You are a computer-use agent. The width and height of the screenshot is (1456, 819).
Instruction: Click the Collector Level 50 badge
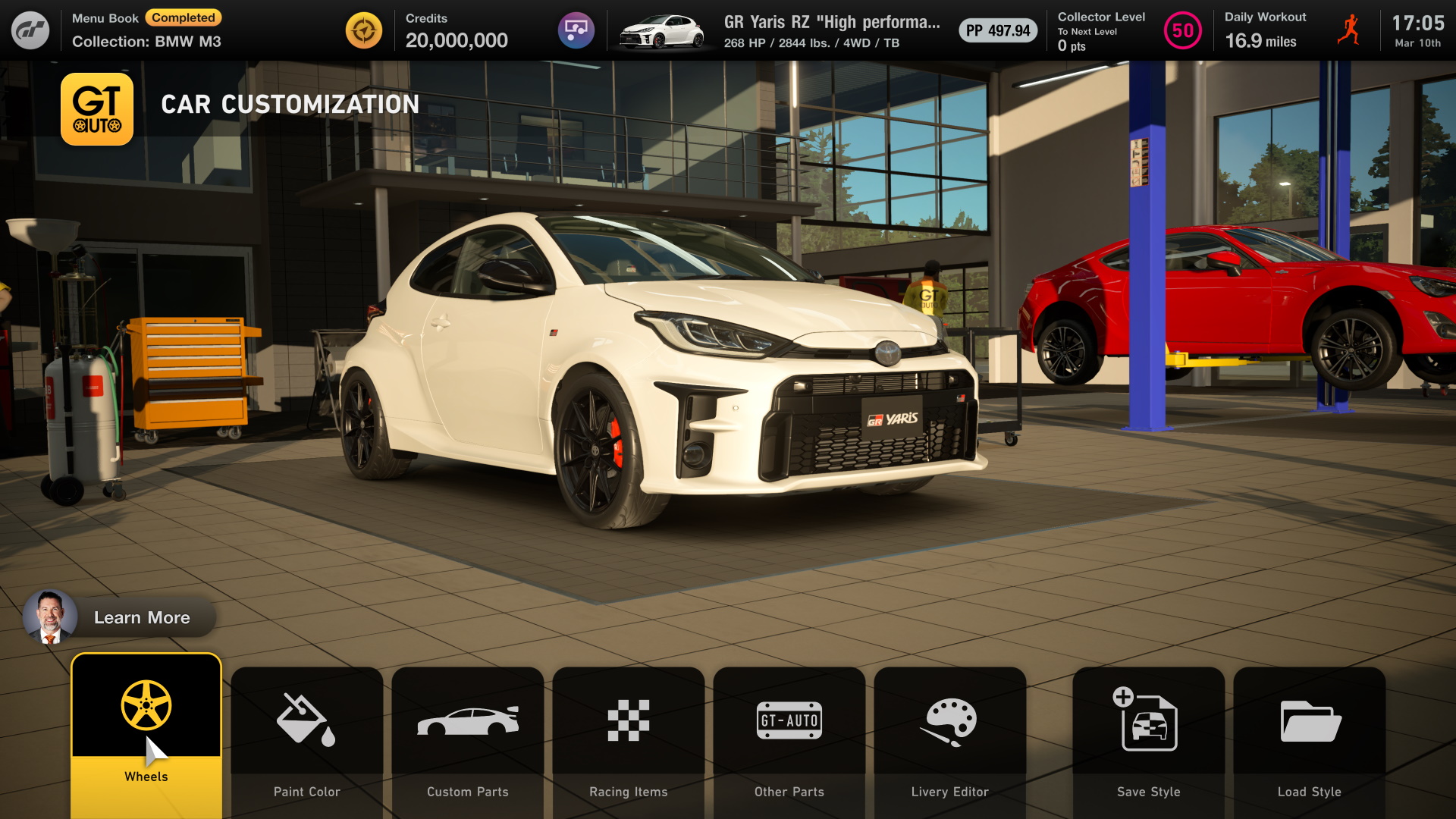point(1182,31)
